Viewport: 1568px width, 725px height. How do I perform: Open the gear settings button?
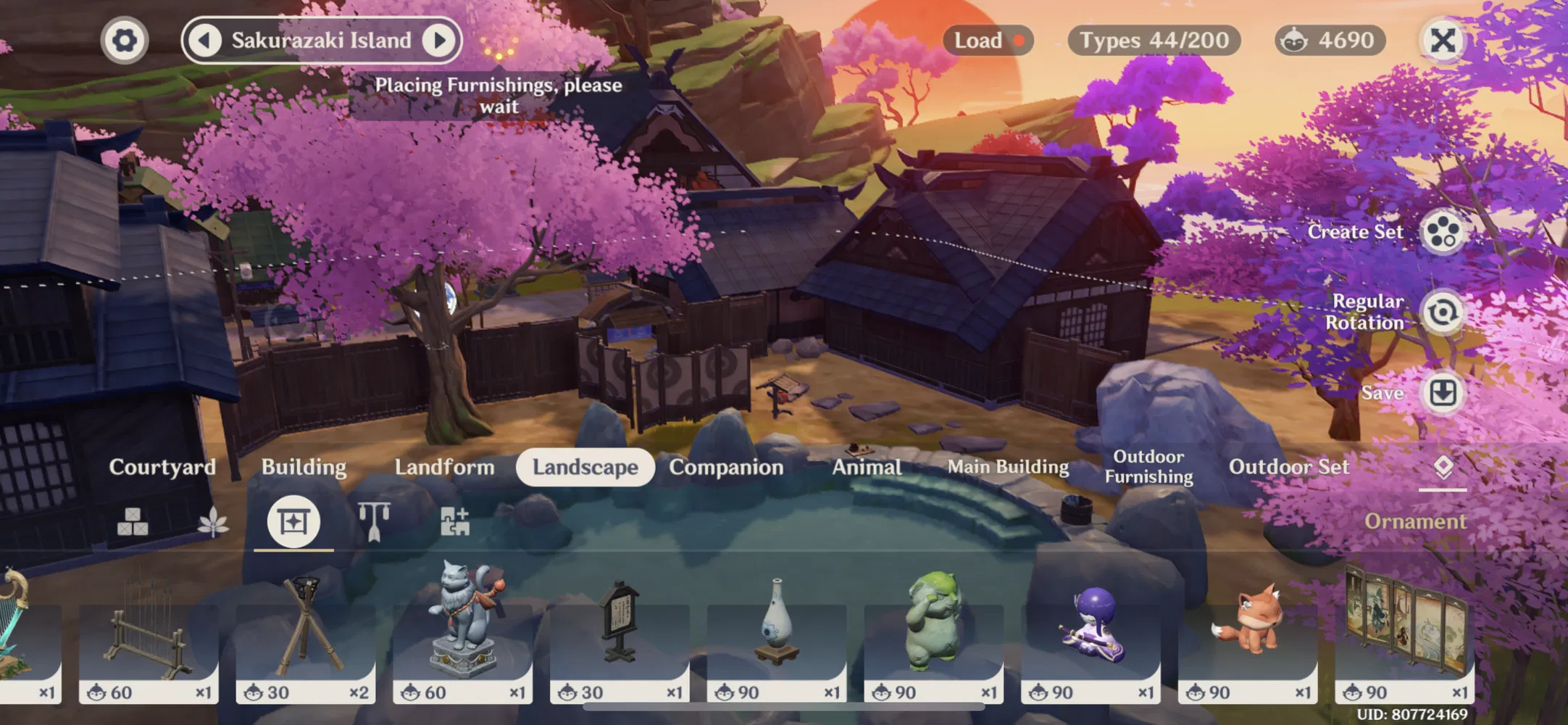pos(125,41)
